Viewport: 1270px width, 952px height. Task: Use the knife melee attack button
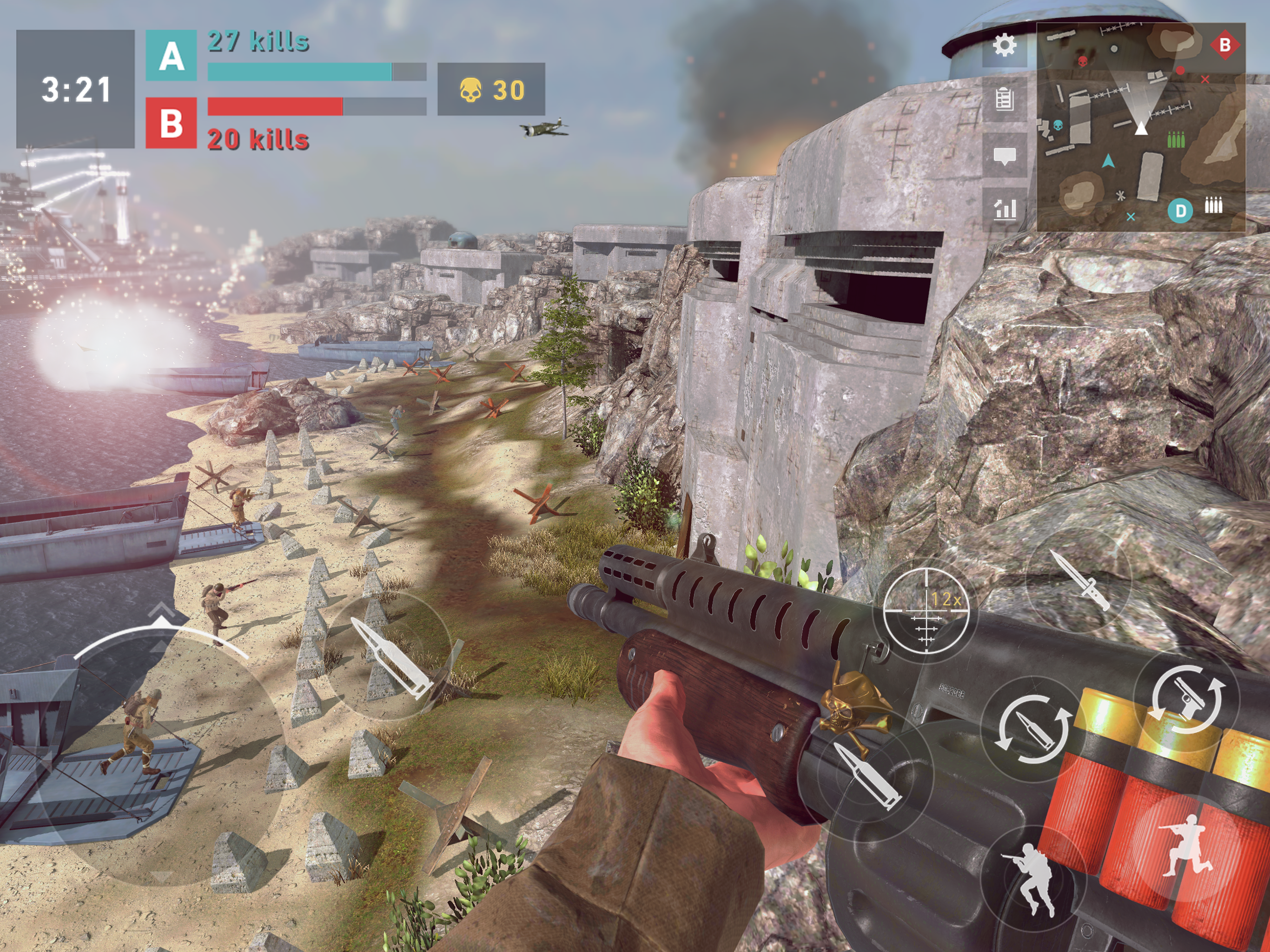[1078, 580]
